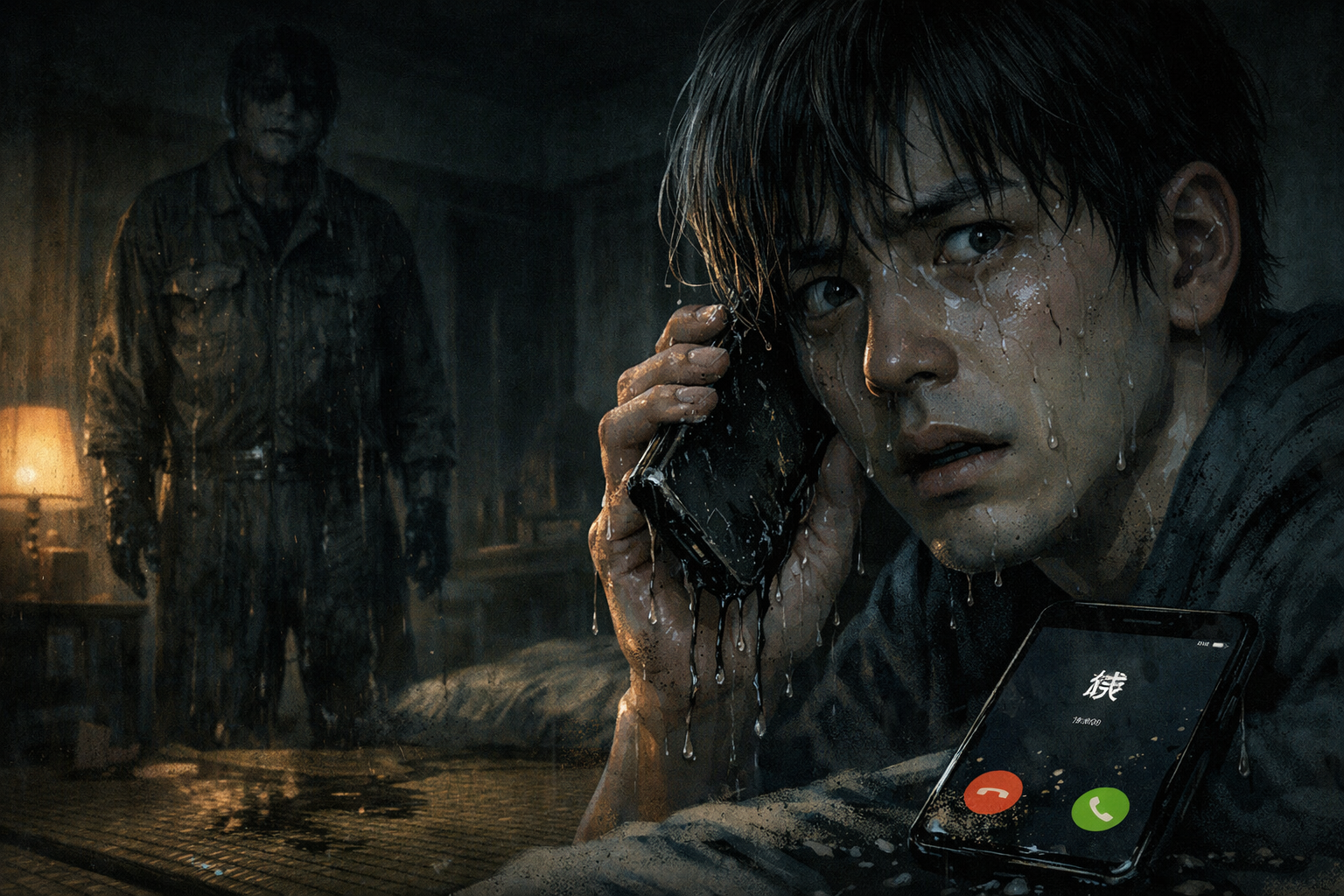Viewport: 1344px width, 896px height.
Task: Answer the call with green phone button
Action: (1100, 808)
